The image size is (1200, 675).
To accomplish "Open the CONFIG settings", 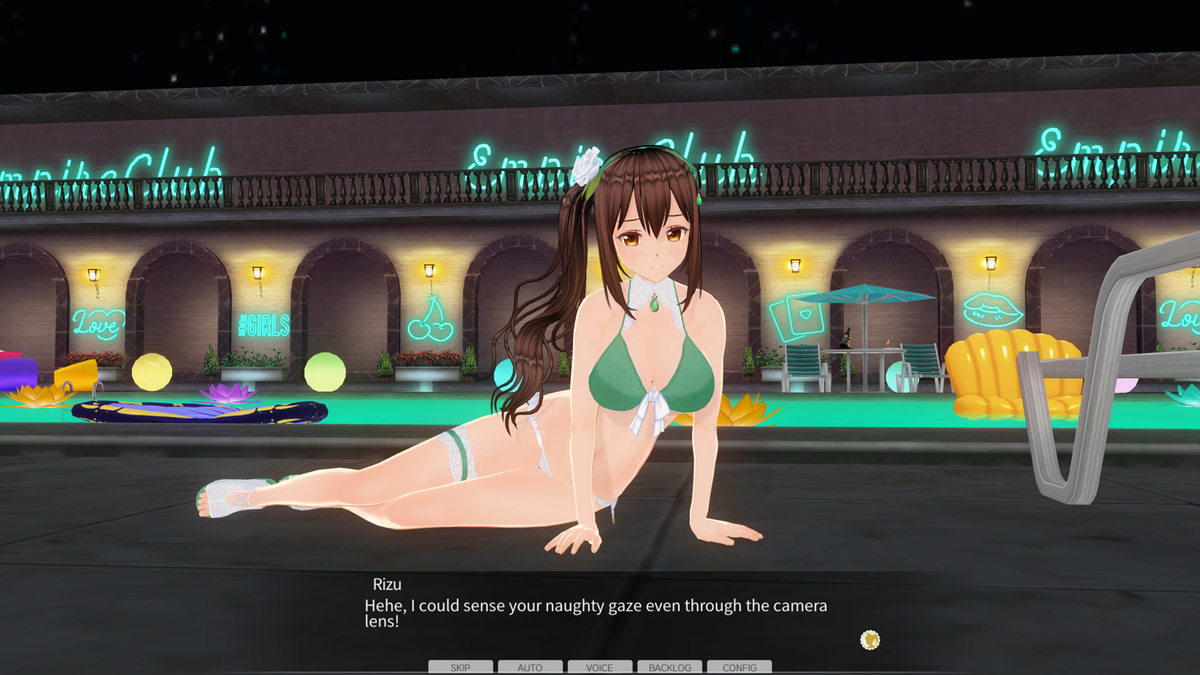I will click(739, 667).
